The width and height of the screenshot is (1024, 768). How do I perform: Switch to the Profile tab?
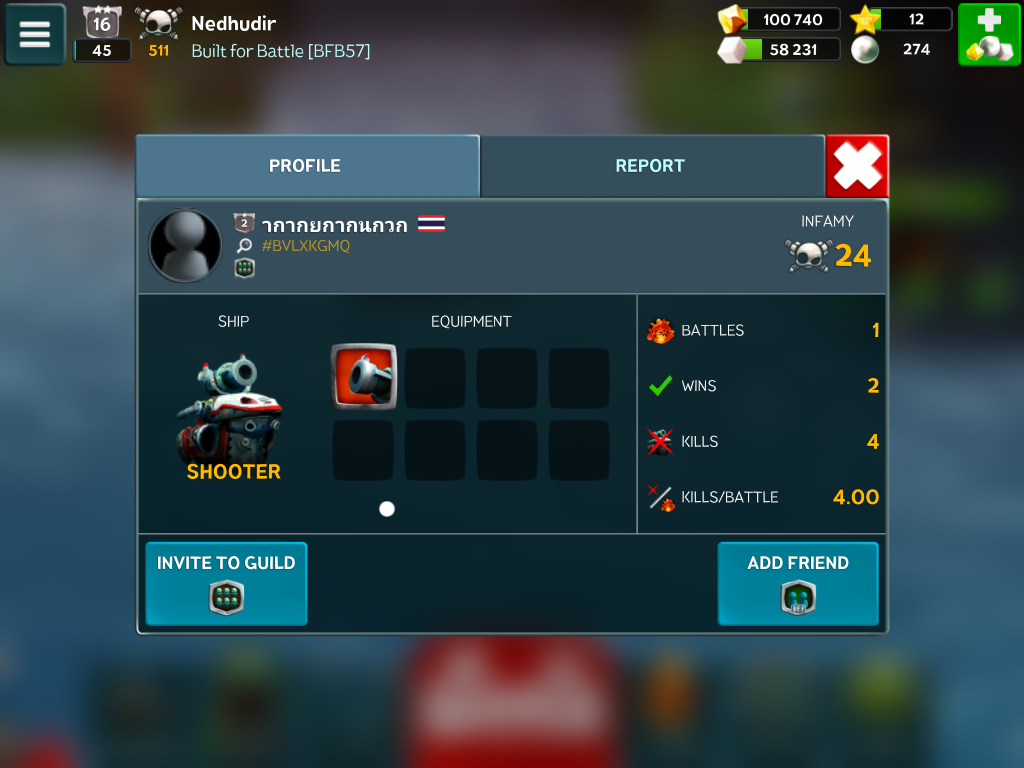coord(306,166)
